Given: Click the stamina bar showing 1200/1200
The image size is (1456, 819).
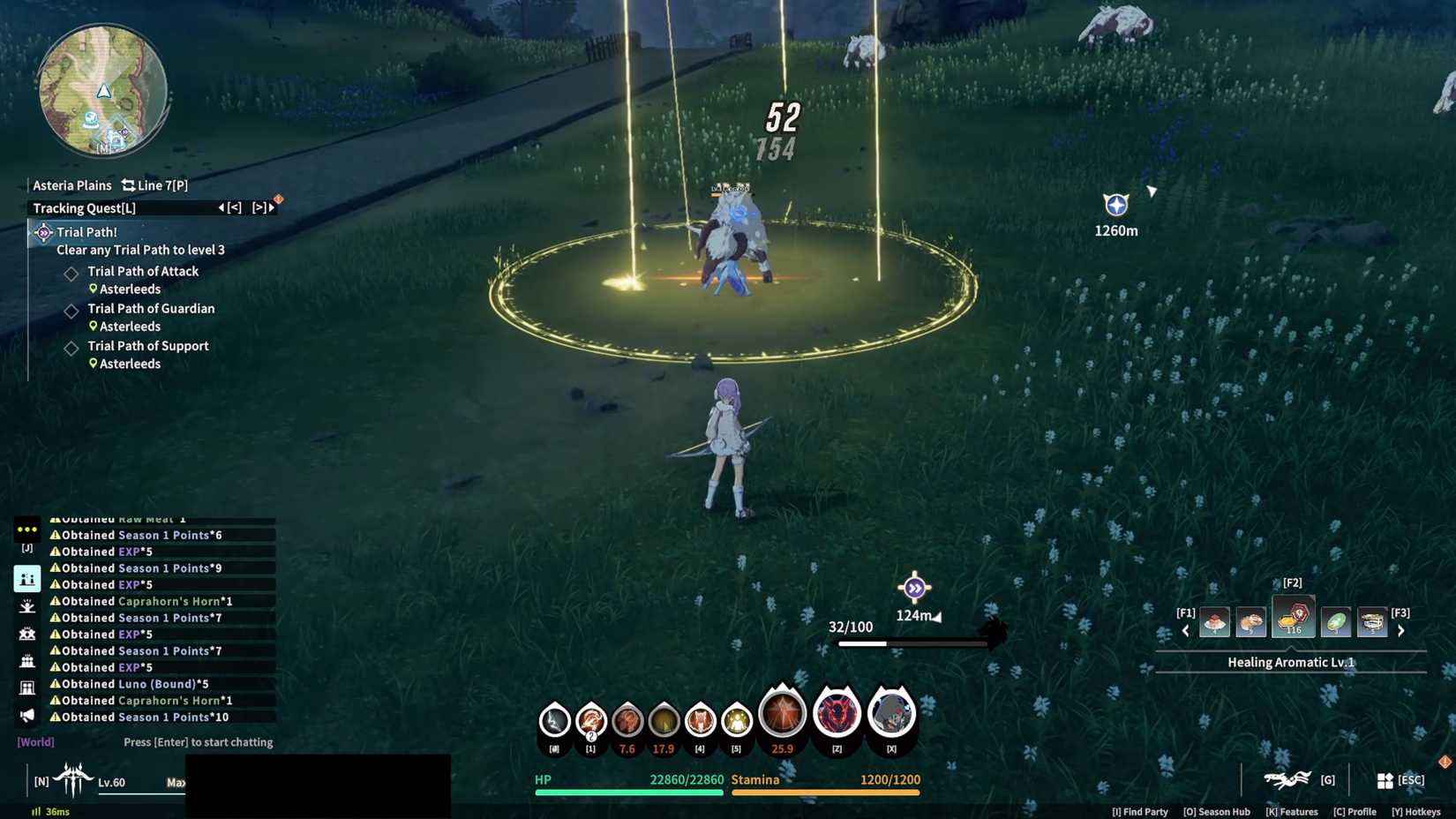Looking at the screenshot, I should pyautogui.click(x=825, y=793).
